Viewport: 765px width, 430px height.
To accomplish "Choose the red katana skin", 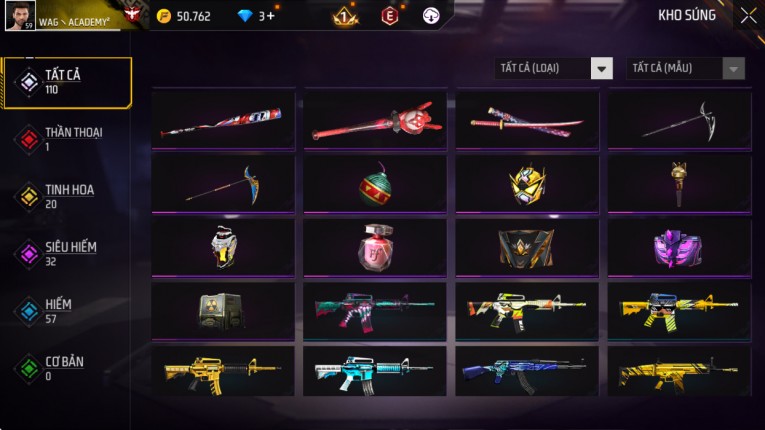I will pos(527,121).
